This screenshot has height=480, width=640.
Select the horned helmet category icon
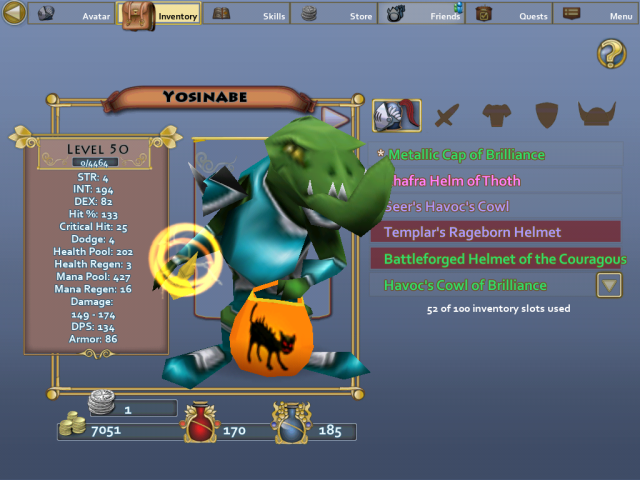click(x=597, y=116)
